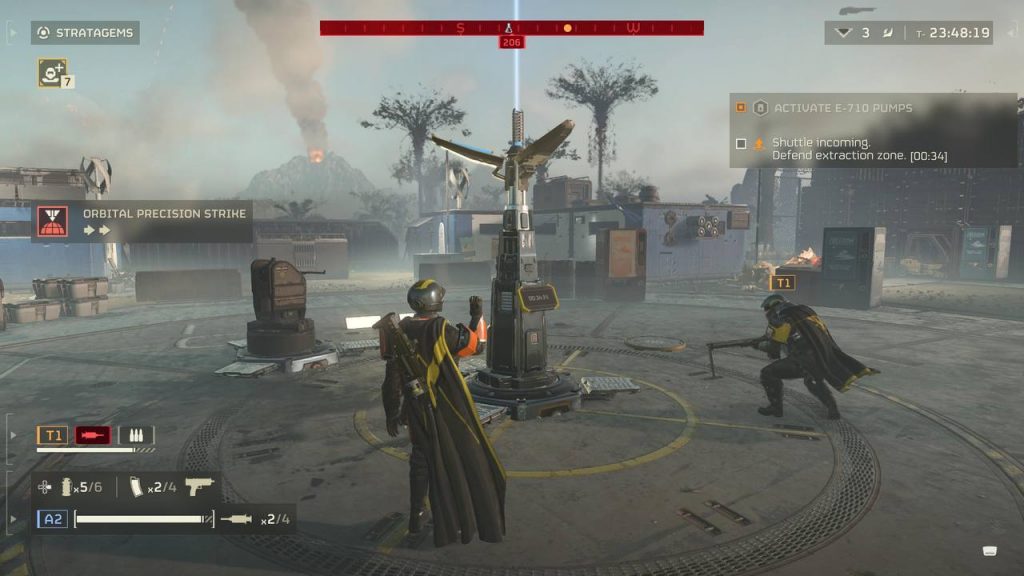Click the reinforcement count triangle icon
This screenshot has height=576, width=1024.
tap(843, 33)
